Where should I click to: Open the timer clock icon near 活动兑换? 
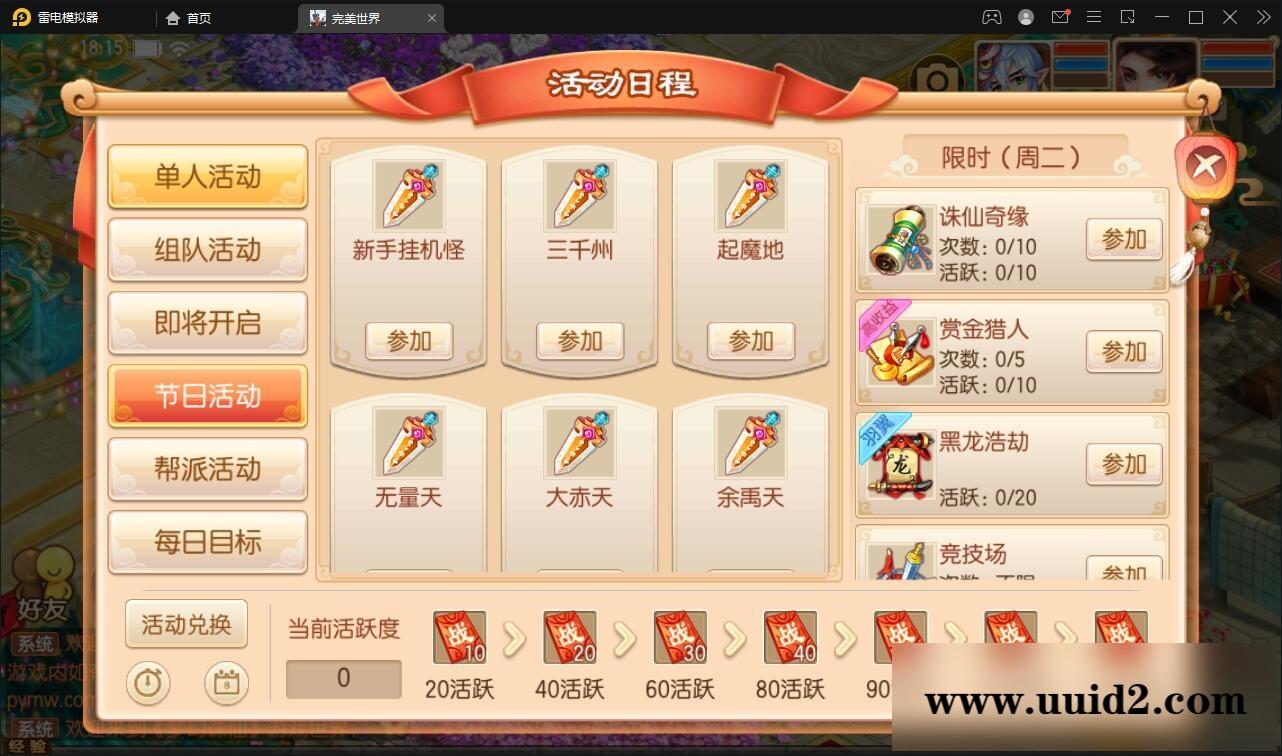[148, 684]
